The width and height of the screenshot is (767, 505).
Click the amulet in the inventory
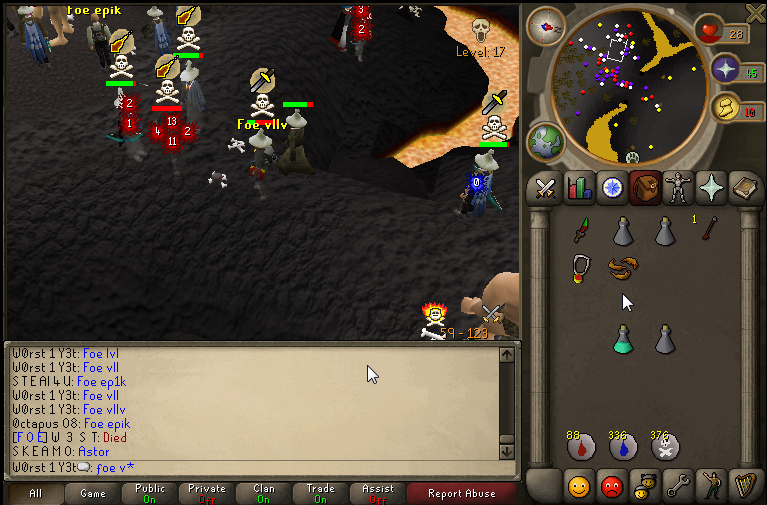click(x=581, y=268)
